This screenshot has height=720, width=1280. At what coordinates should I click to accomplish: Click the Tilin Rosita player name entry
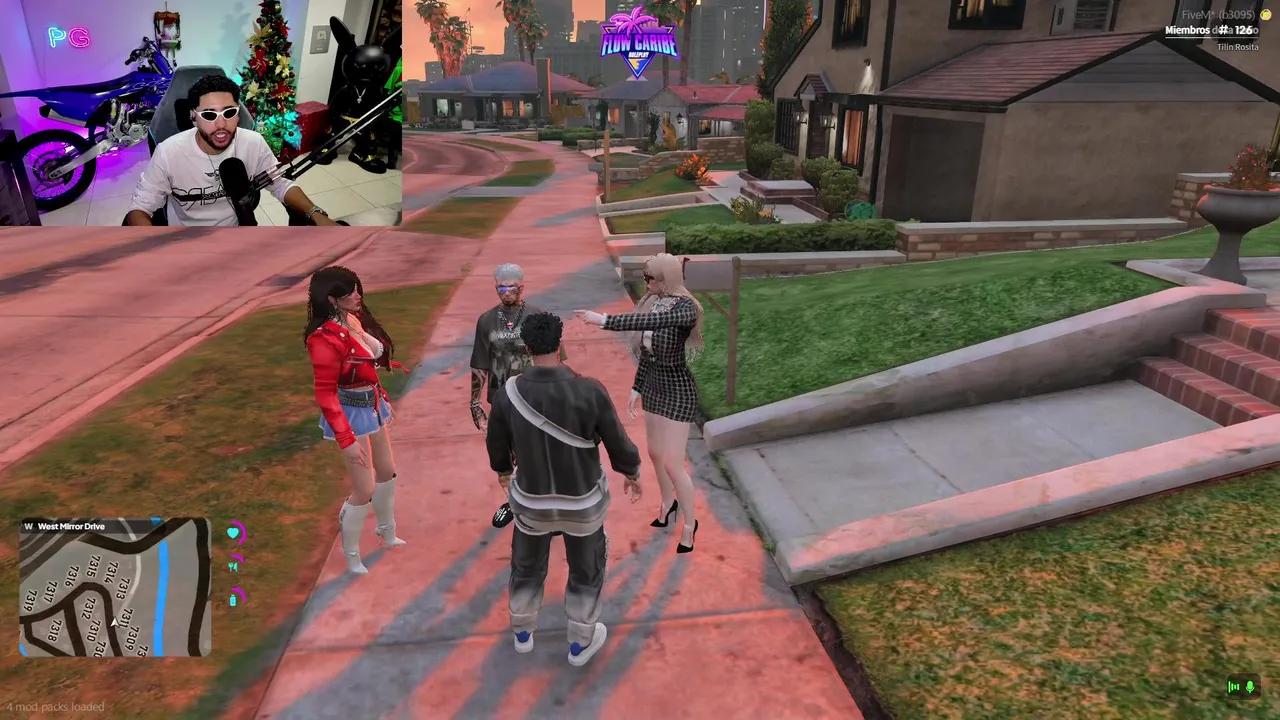click(1240, 47)
